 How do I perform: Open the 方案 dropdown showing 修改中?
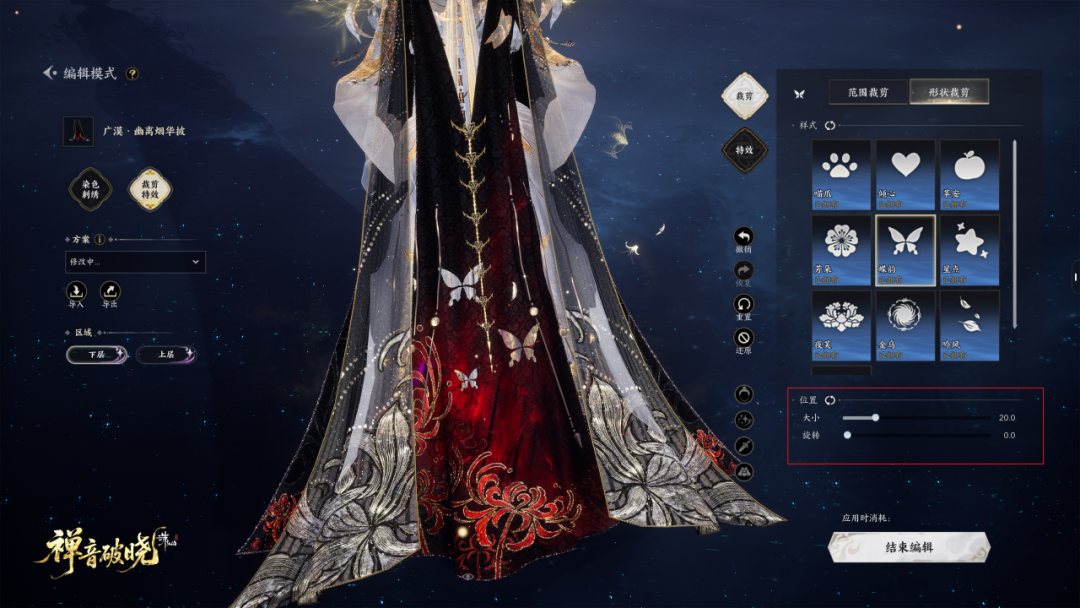click(135, 262)
